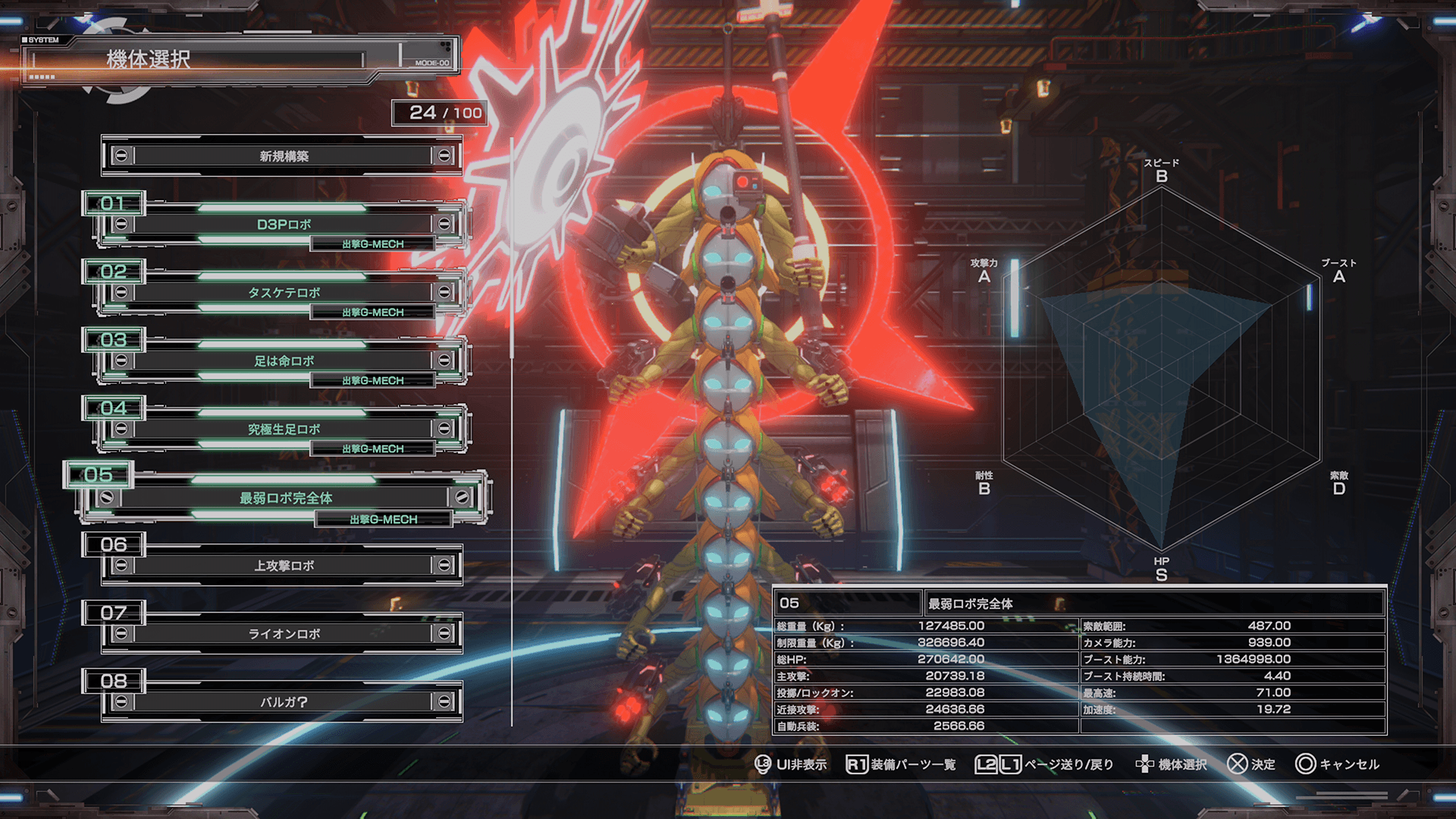The width and height of the screenshot is (1456, 819).
Task: Choose the 究極生足ロボ mech entry
Action: point(283,429)
